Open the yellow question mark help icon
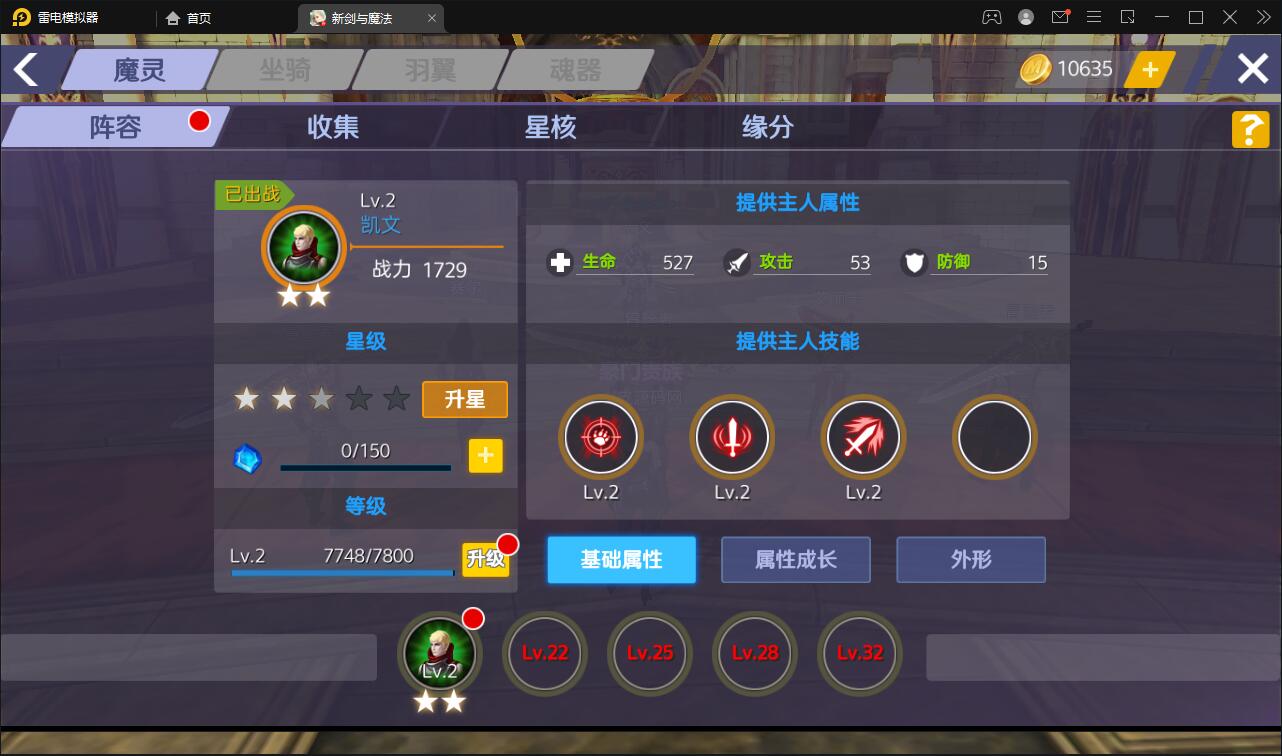This screenshot has height=756, width=1282. click(1249, 129)
